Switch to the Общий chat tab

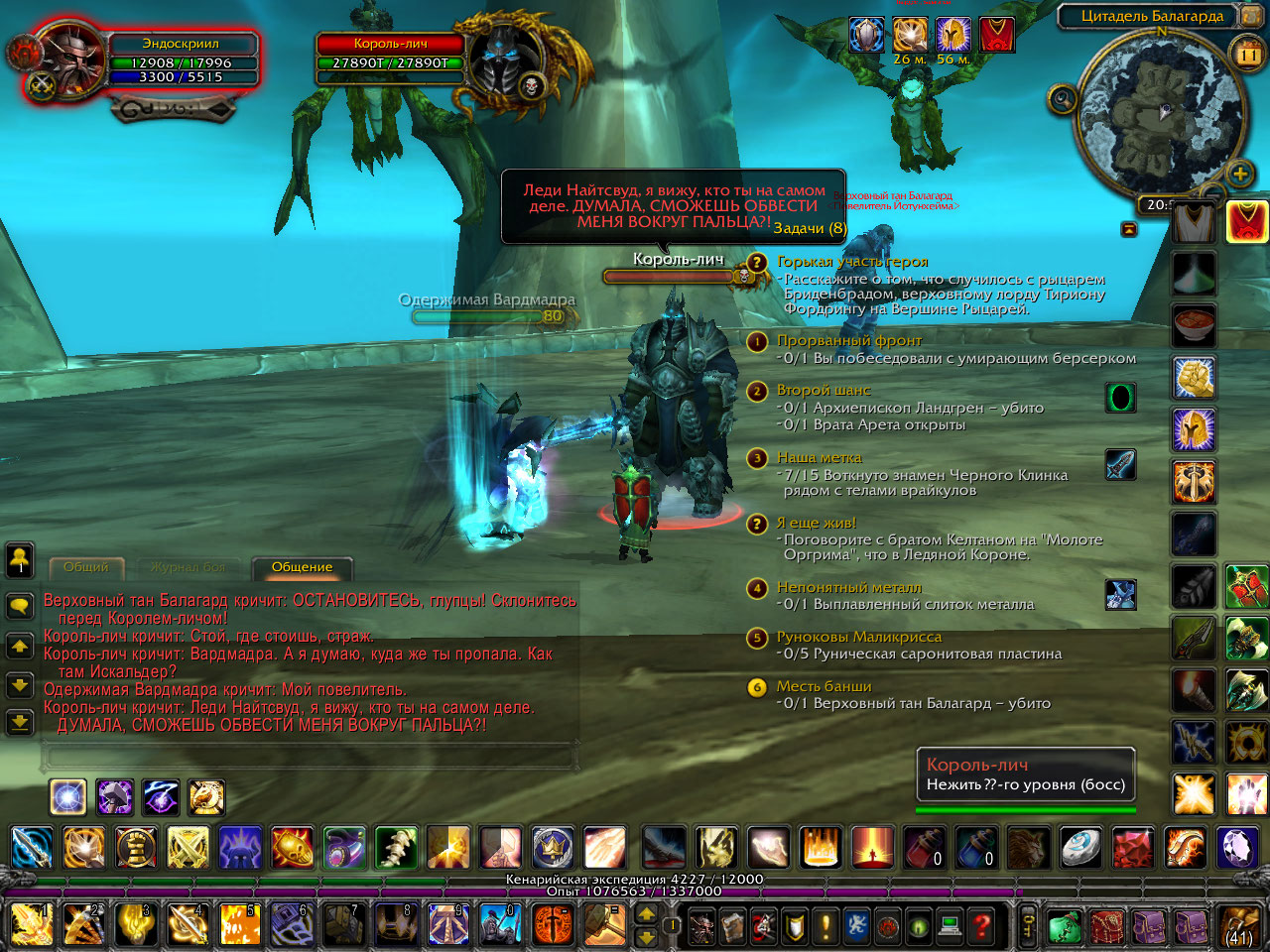coord(86,567)
